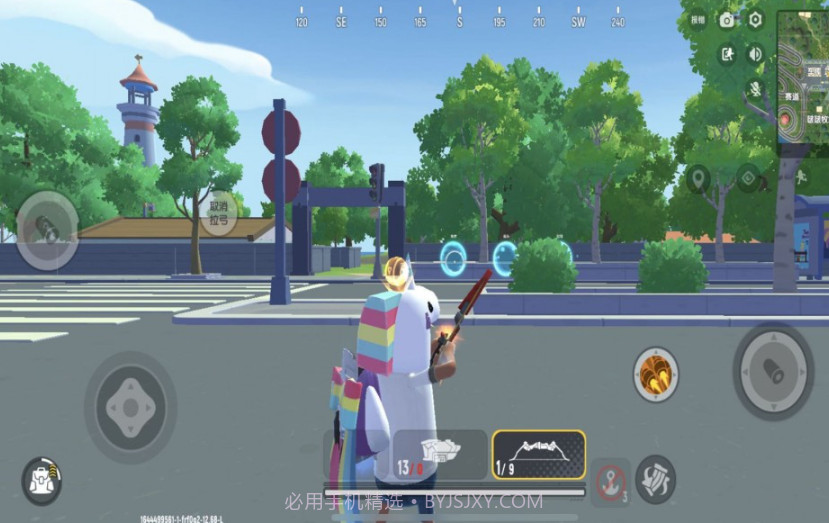Toggle the speaker sound icon

[755, 54]
